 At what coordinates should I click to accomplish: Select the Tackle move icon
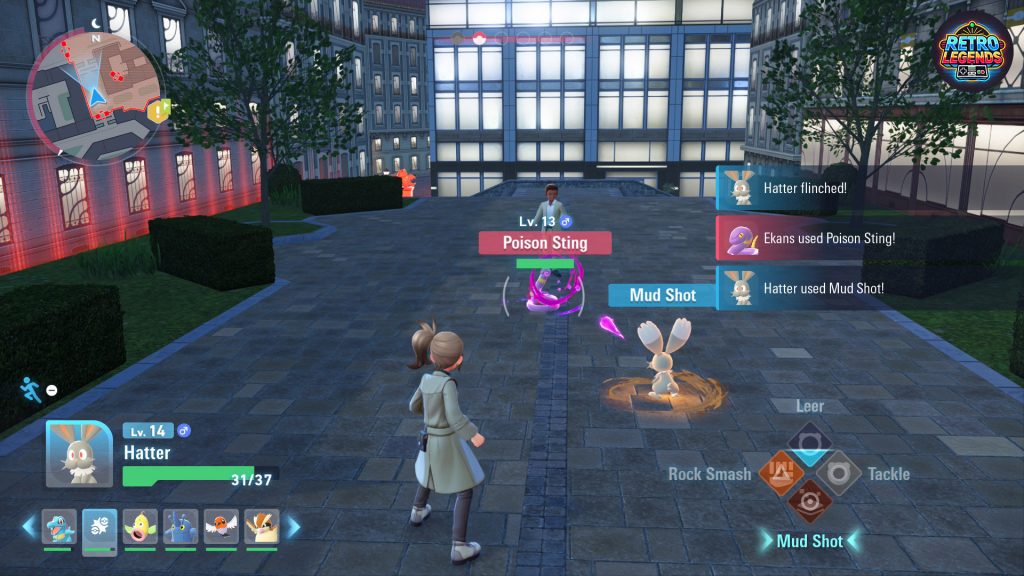click(x=838, y=472)
